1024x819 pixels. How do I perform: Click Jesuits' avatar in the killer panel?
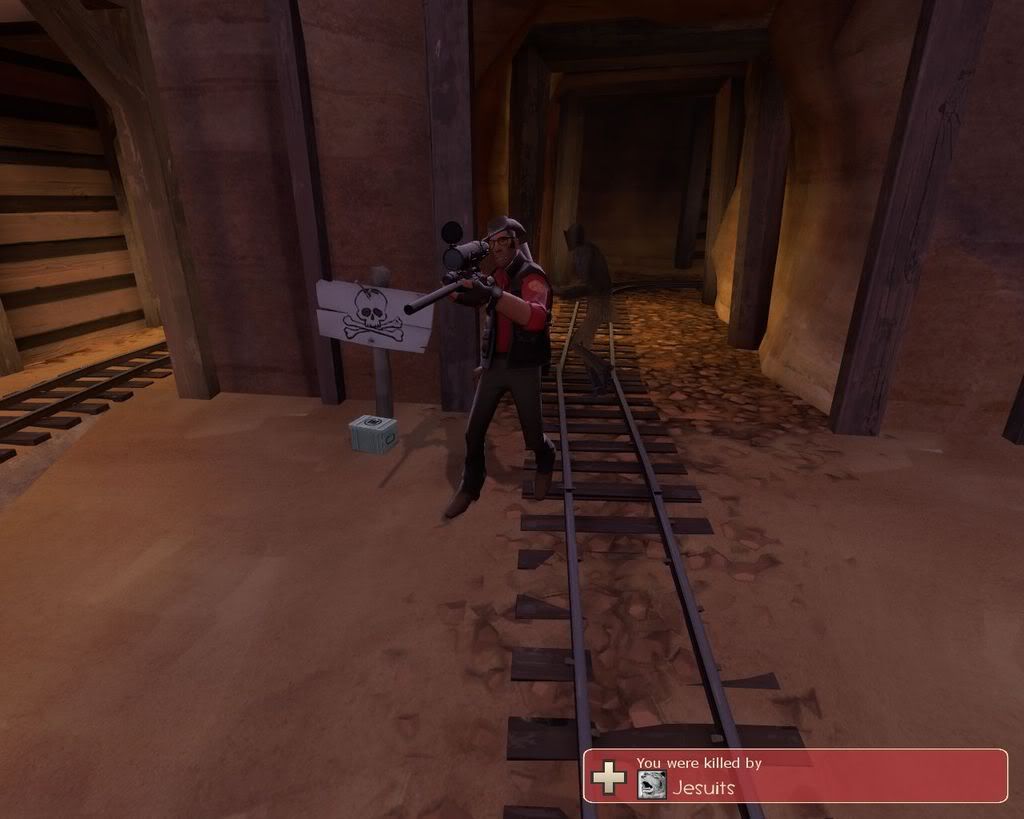(651, 785)
